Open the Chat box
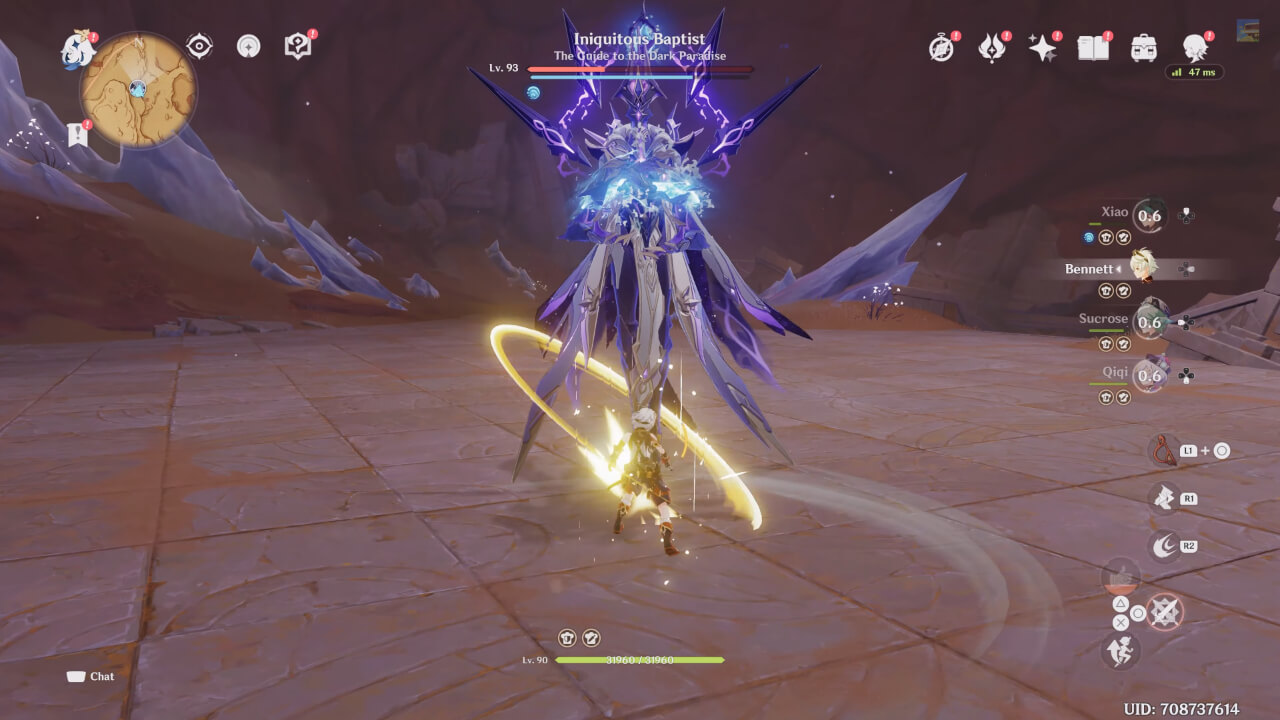The height and width of the screenshot is (720, 1280). pyautogui.click(x=90, y=676)
